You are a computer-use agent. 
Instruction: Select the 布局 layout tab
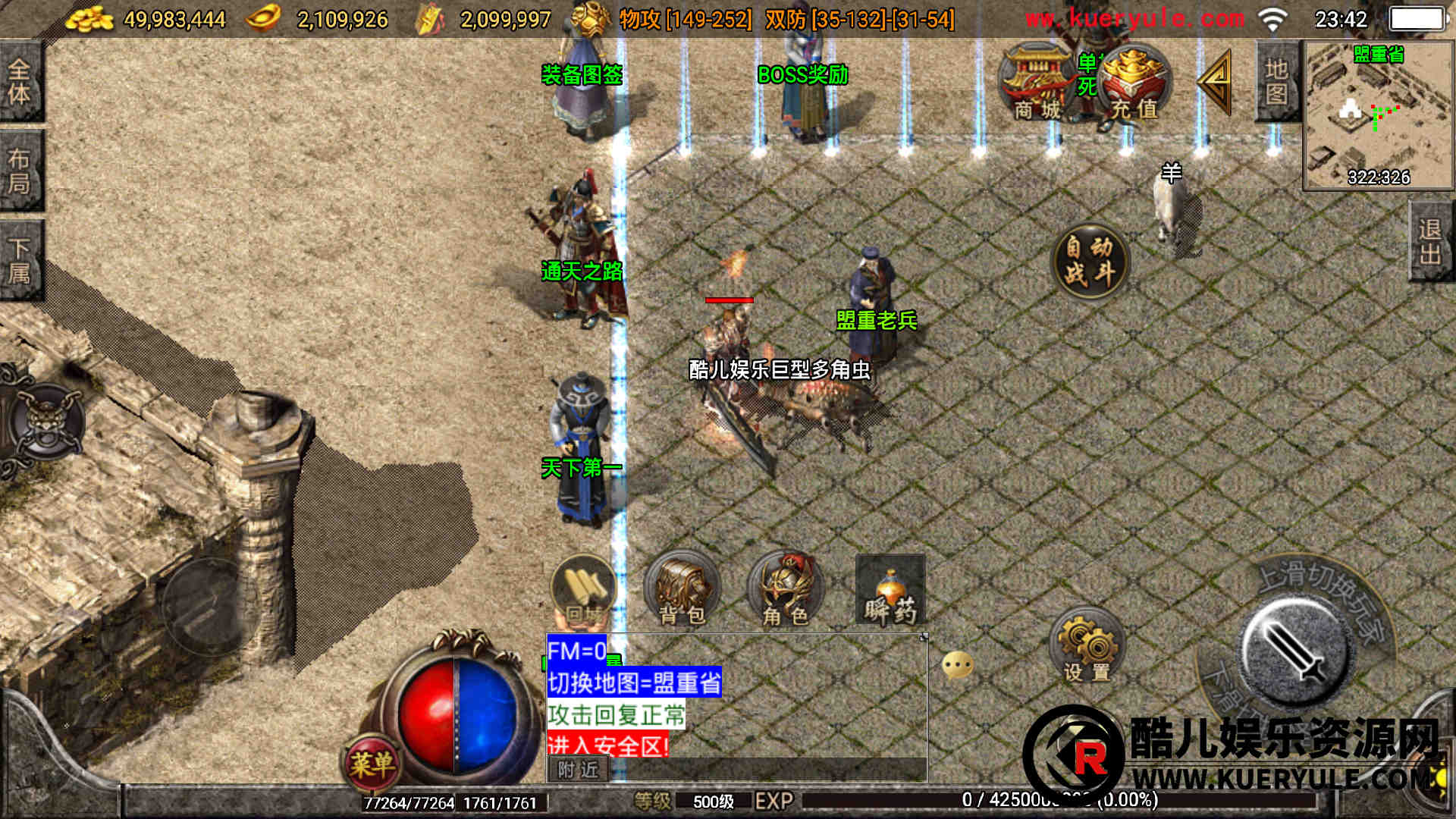pos(20,171)
